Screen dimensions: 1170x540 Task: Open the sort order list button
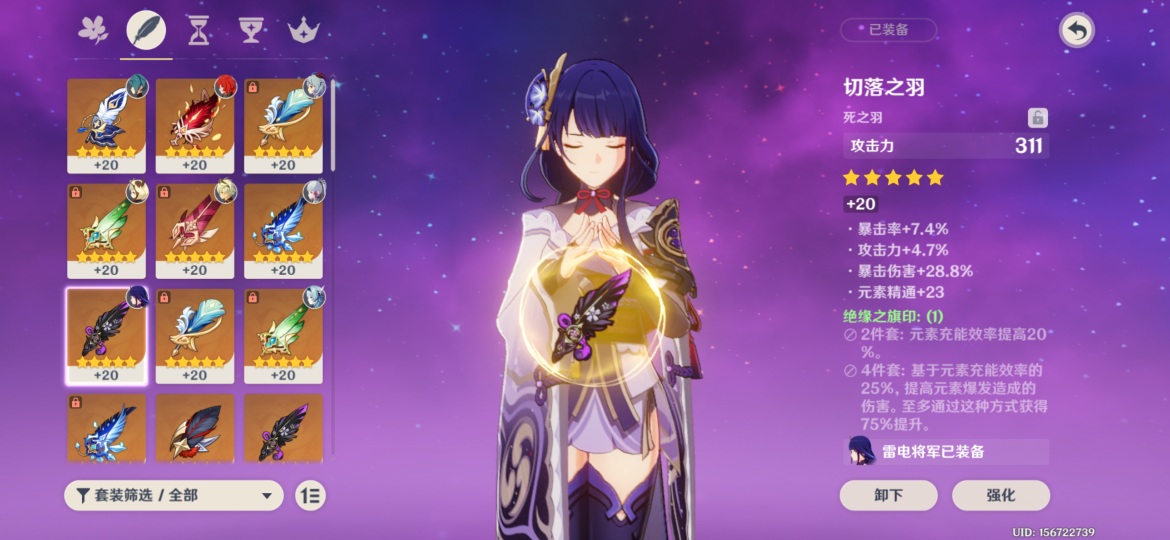(311, 495)
